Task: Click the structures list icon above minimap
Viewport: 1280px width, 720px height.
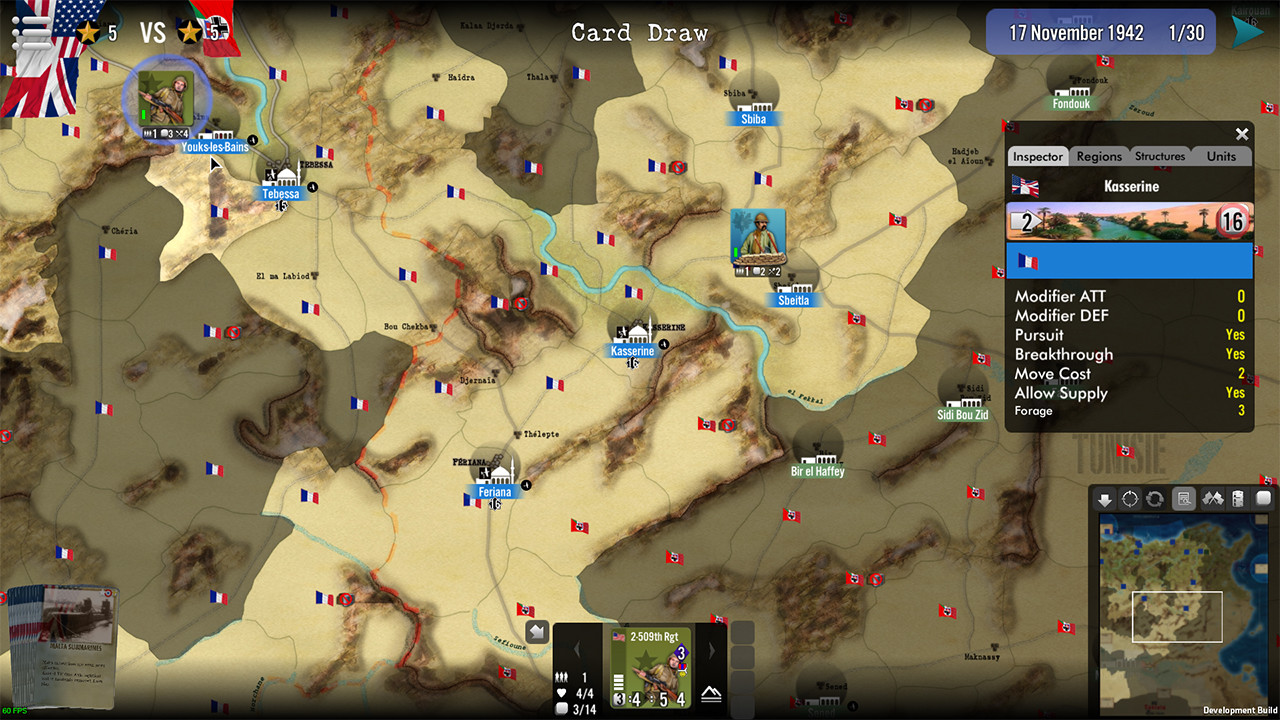Action: [x=1235, y=498]
